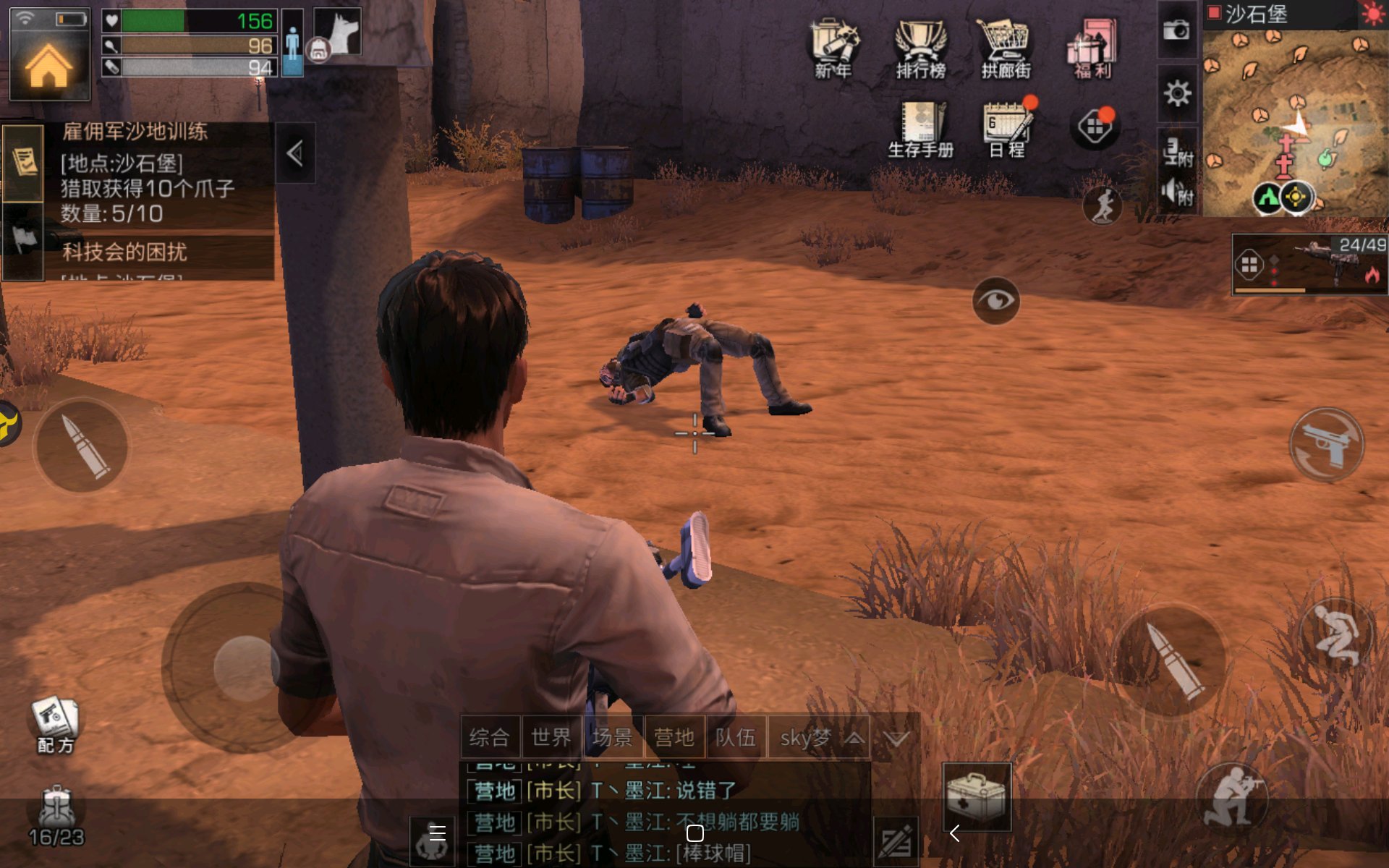
Task: Open settings with the gear icon
Action: 1177,93
